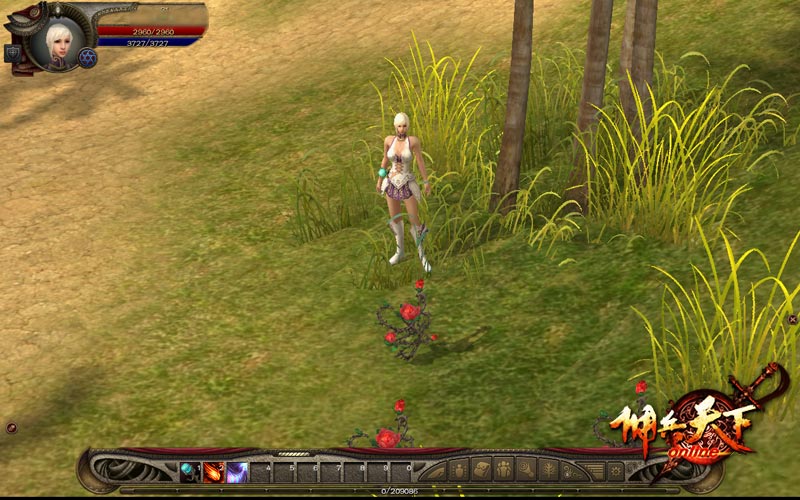Activate the fiery red skill icon
This screenshot has height=500, width=800.
(214, 471)
